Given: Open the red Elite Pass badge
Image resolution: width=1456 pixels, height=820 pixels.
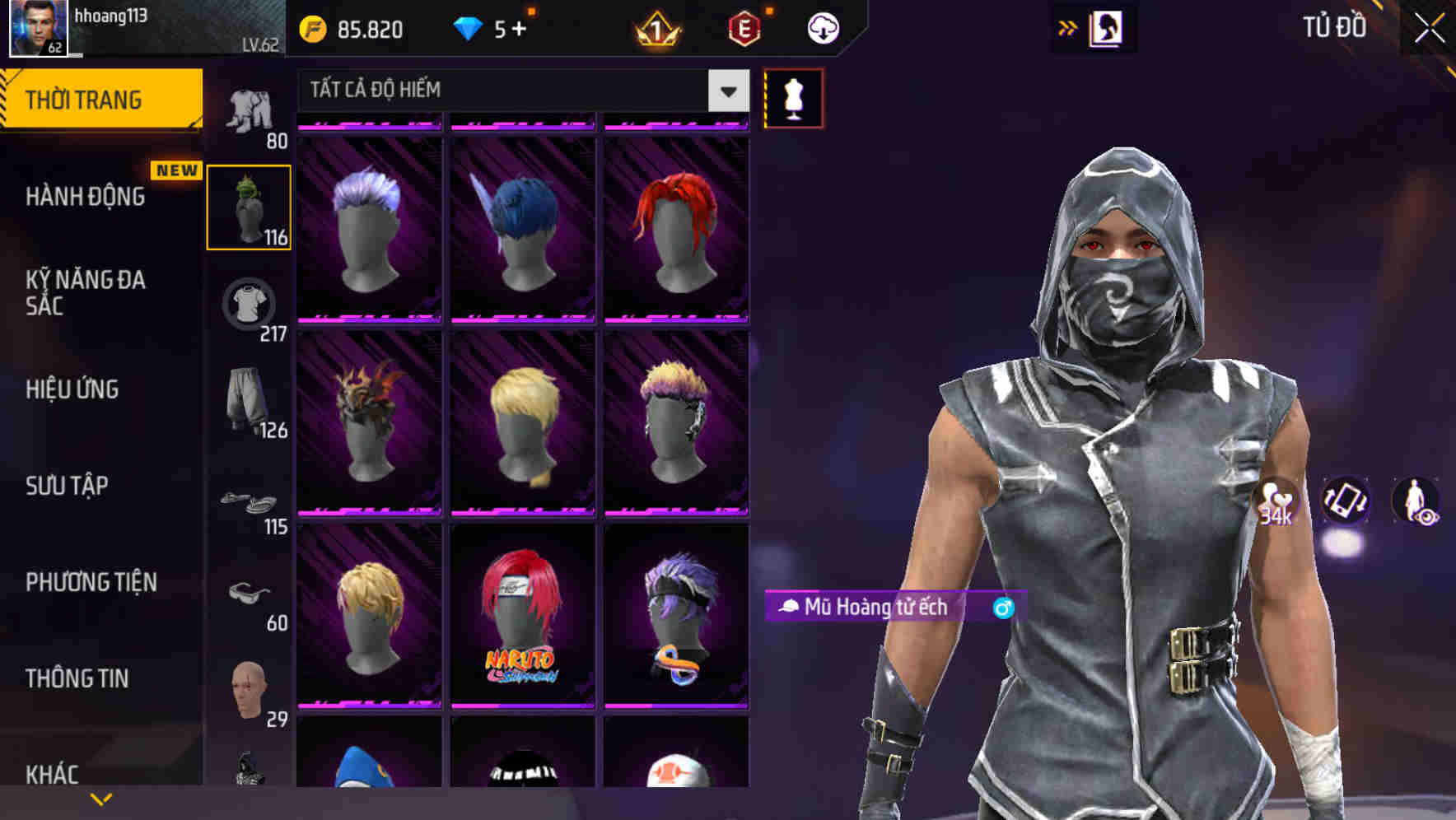Looking at the screenshot, I should (744, 29).
